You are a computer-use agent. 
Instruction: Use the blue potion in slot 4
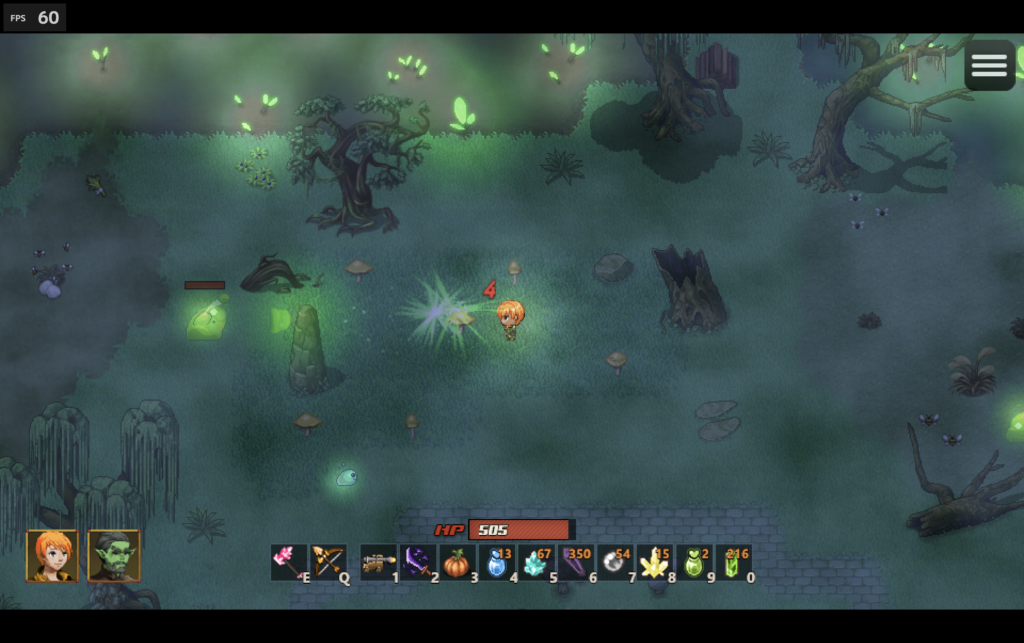[x=496, y=562]
